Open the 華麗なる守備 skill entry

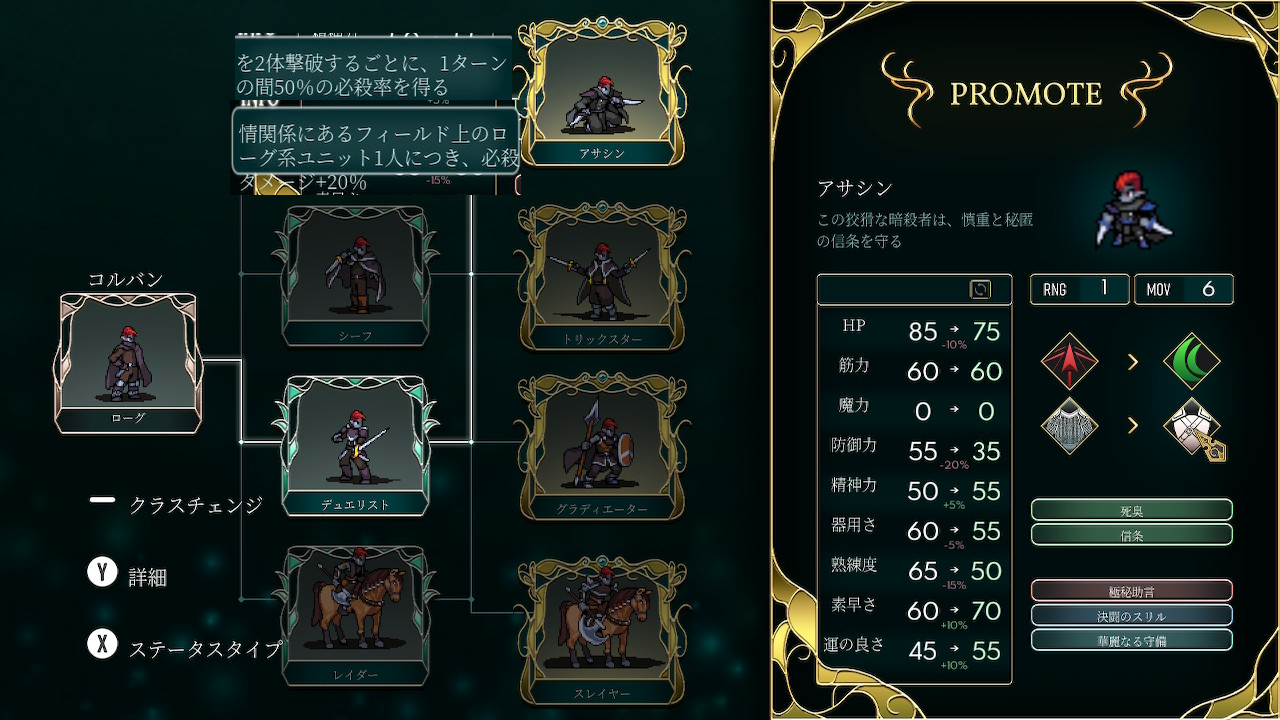(x=1131, y=640)
